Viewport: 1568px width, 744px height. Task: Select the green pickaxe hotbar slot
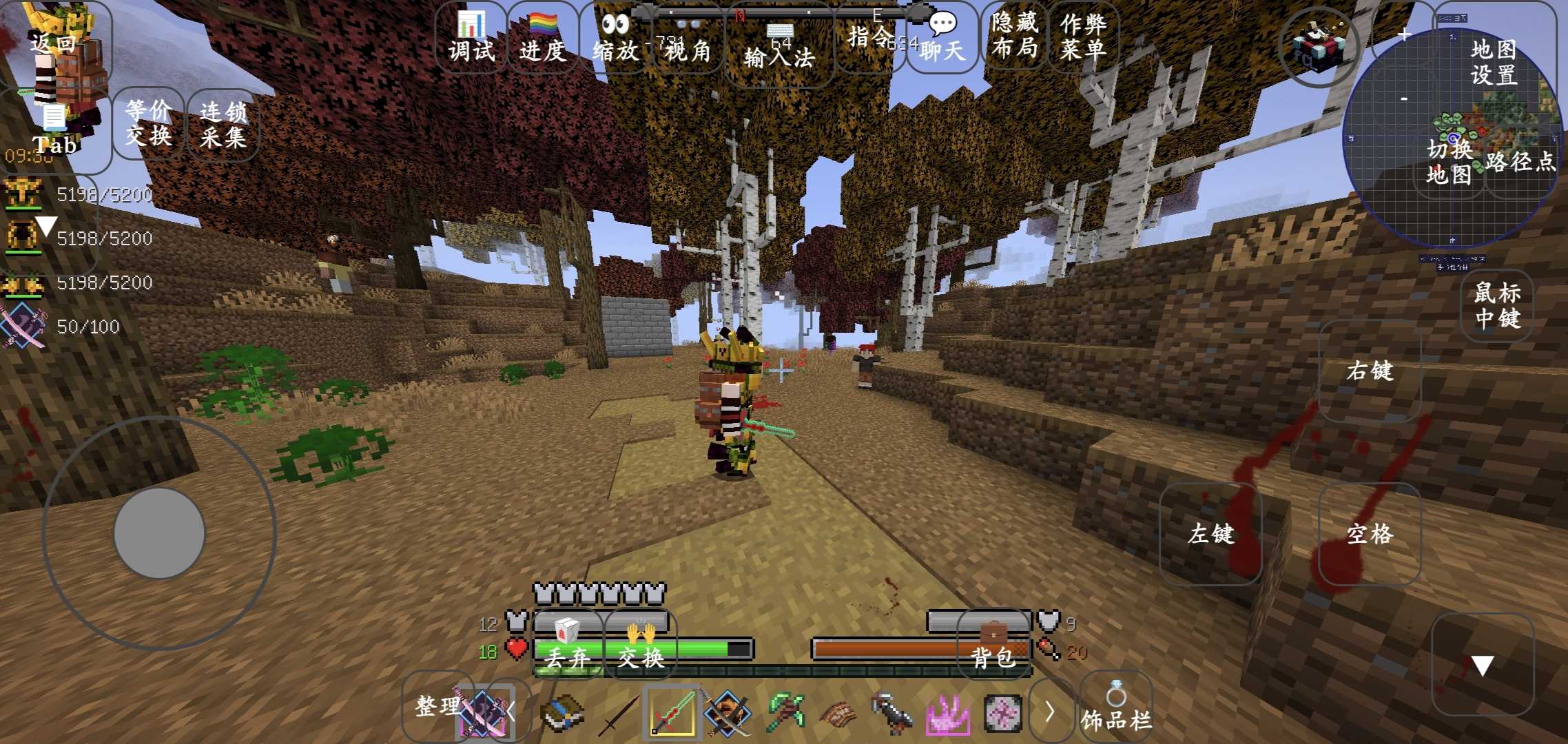tap(785, 713)
